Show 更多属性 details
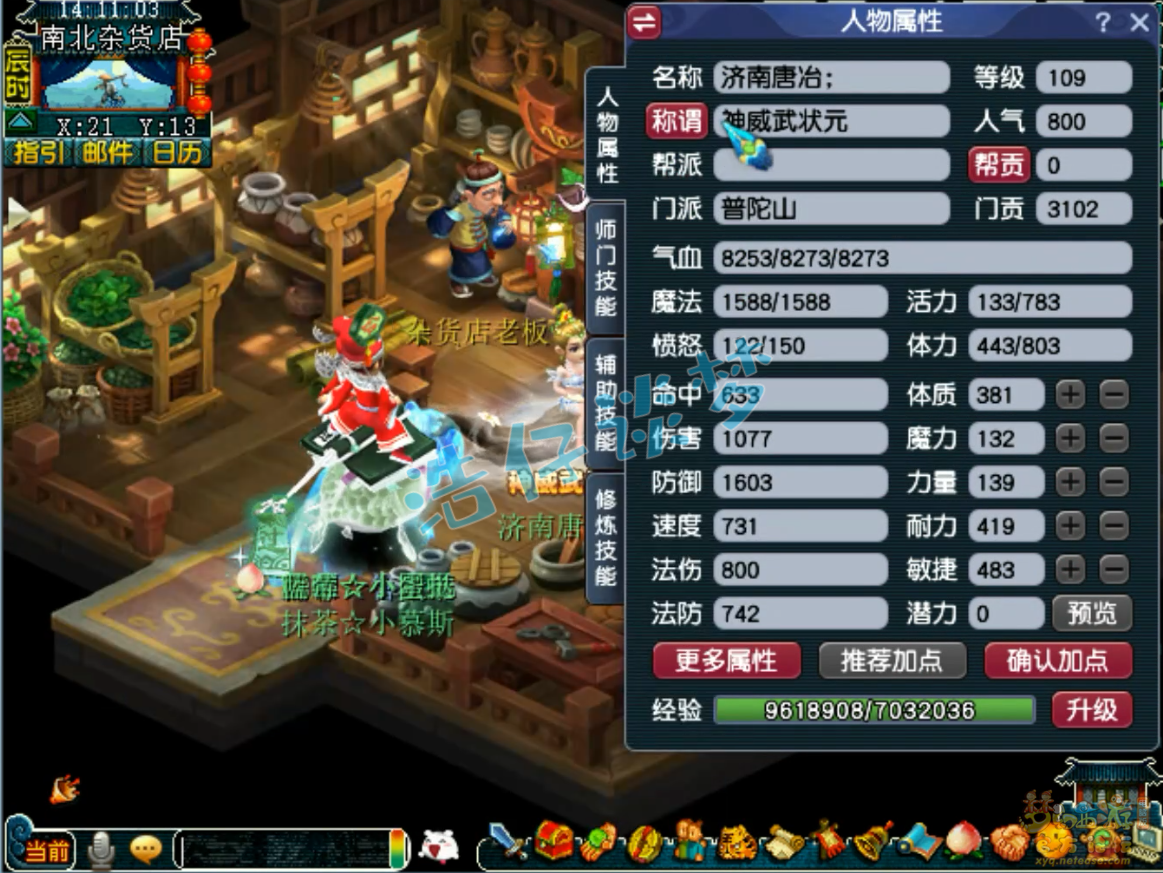The height and width of the screenshot is (873, 1163). [726, 660]
